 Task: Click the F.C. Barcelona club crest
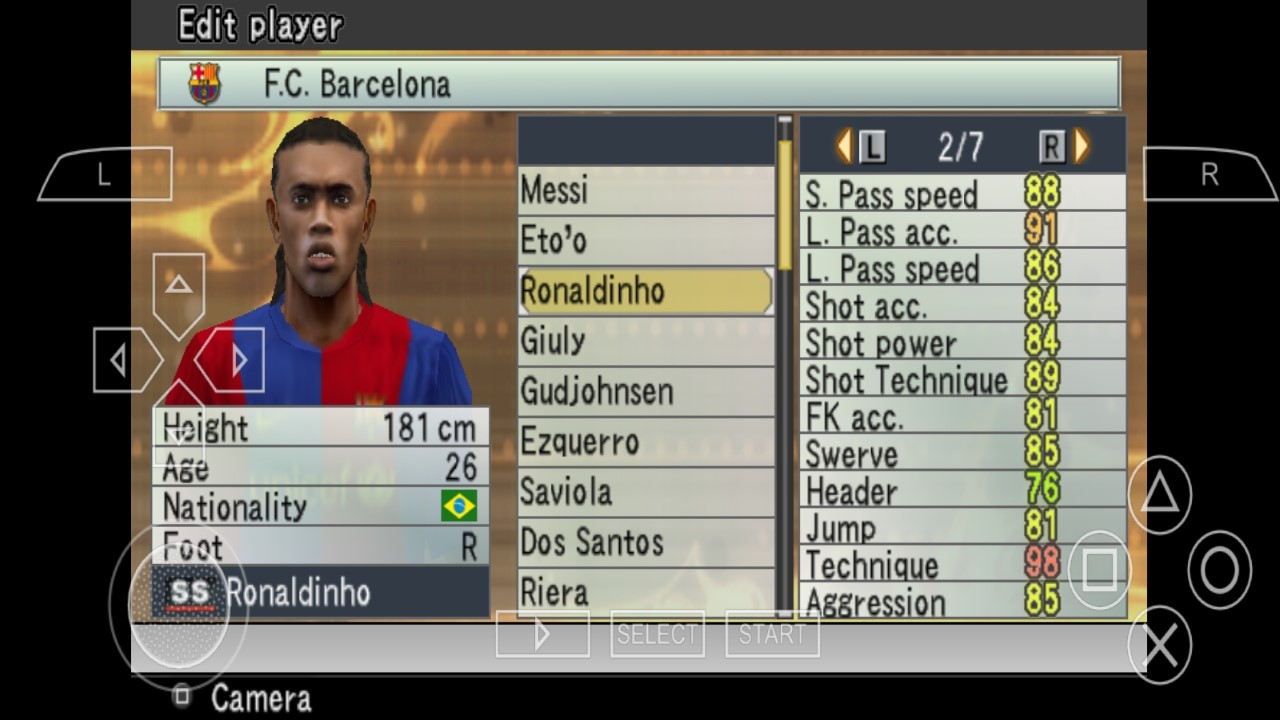[204, 83]
